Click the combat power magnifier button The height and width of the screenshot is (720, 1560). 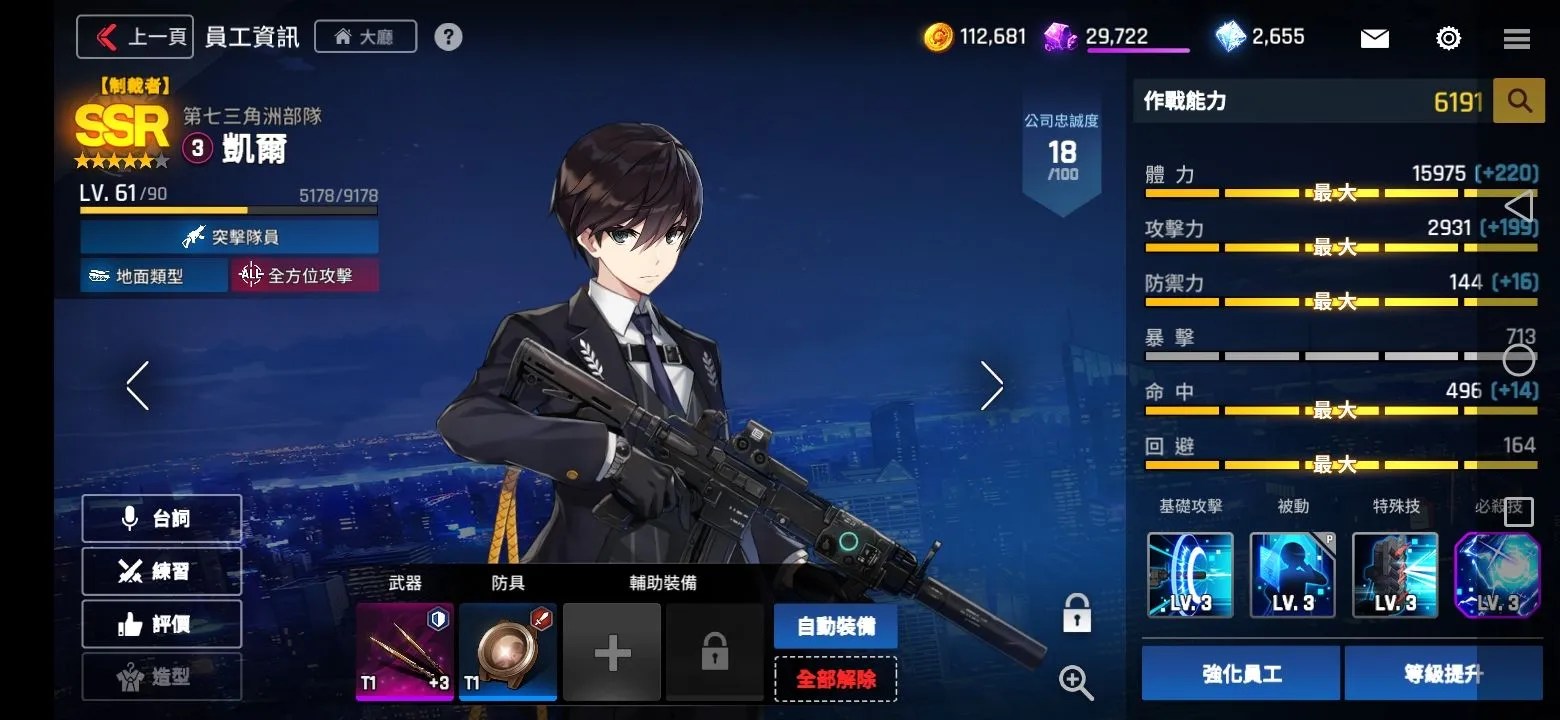pos(1518,101)
